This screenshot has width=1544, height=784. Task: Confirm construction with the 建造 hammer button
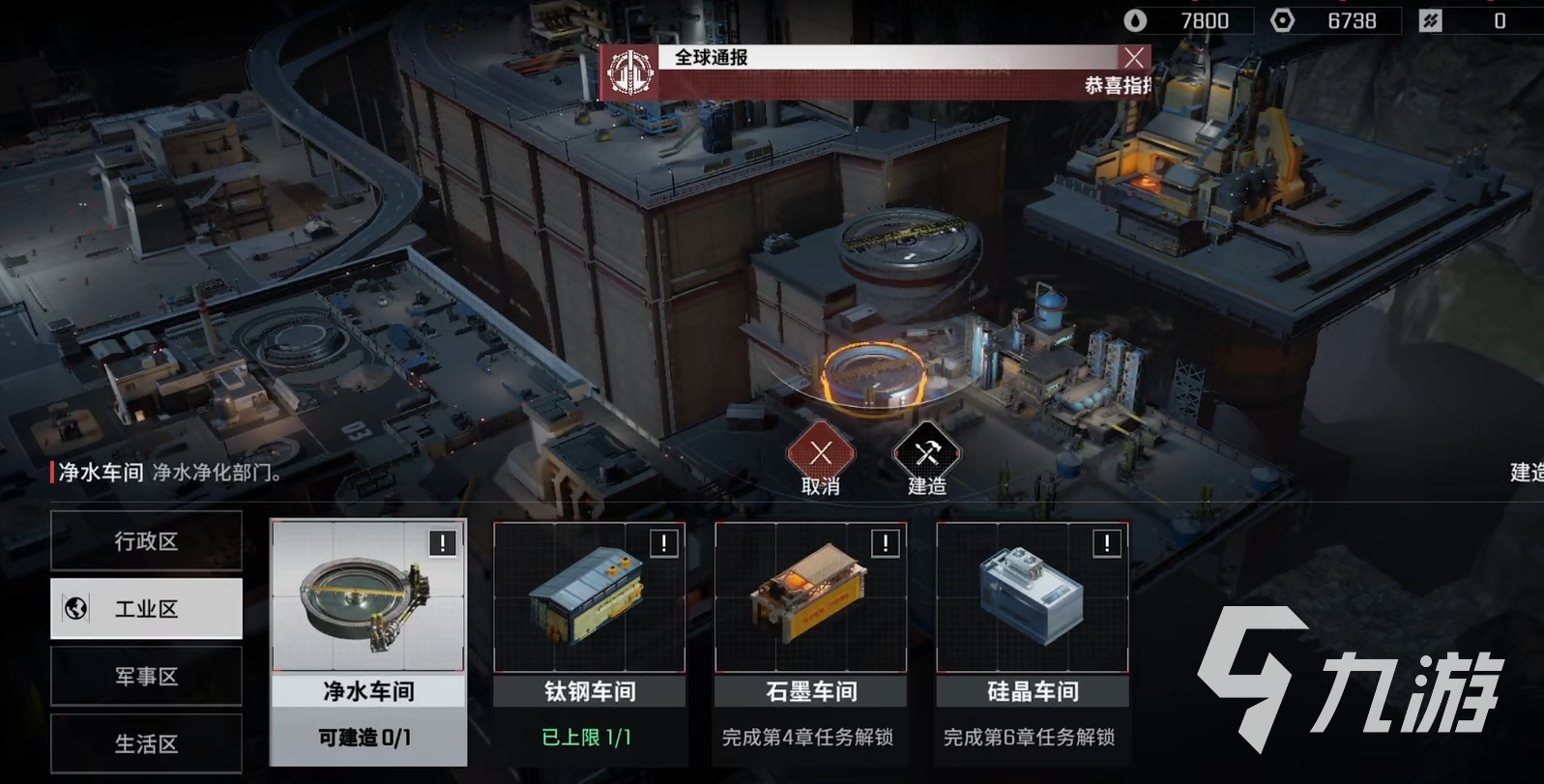coord(926,453)
